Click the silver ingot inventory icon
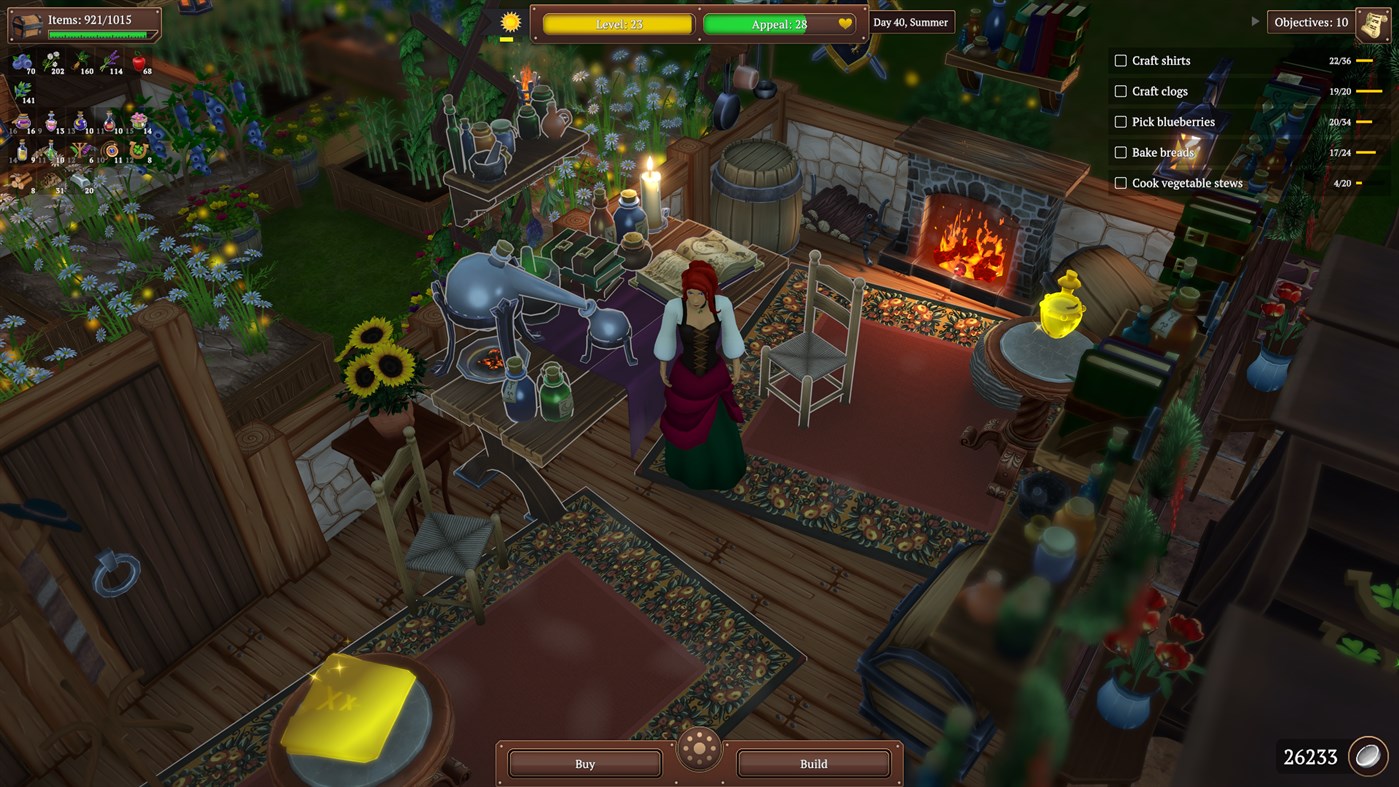This screenshot has height=787, width=1399. click(x=79, y=180)
